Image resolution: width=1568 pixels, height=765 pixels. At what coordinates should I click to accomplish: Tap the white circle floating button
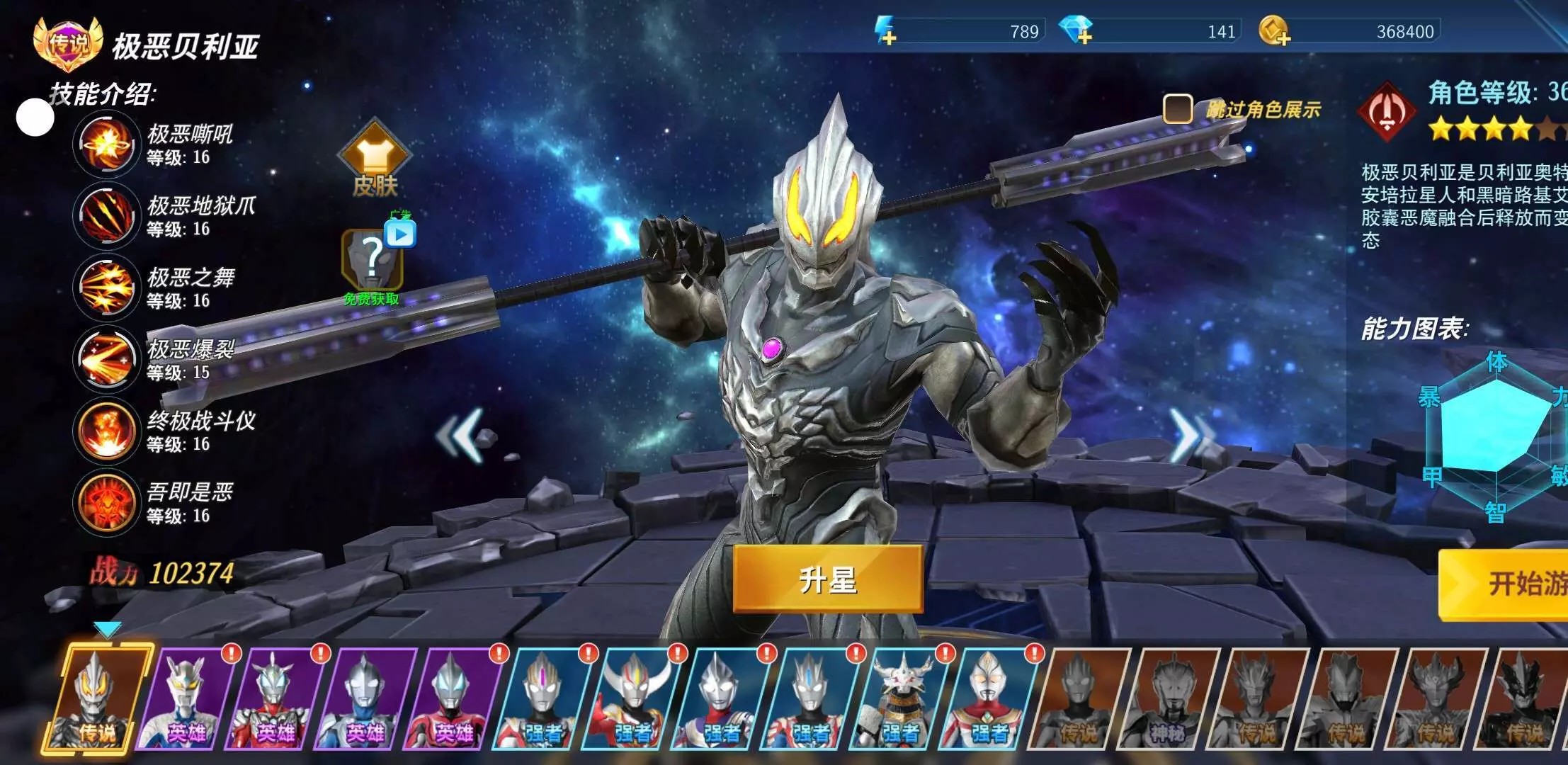coord(35,118)
